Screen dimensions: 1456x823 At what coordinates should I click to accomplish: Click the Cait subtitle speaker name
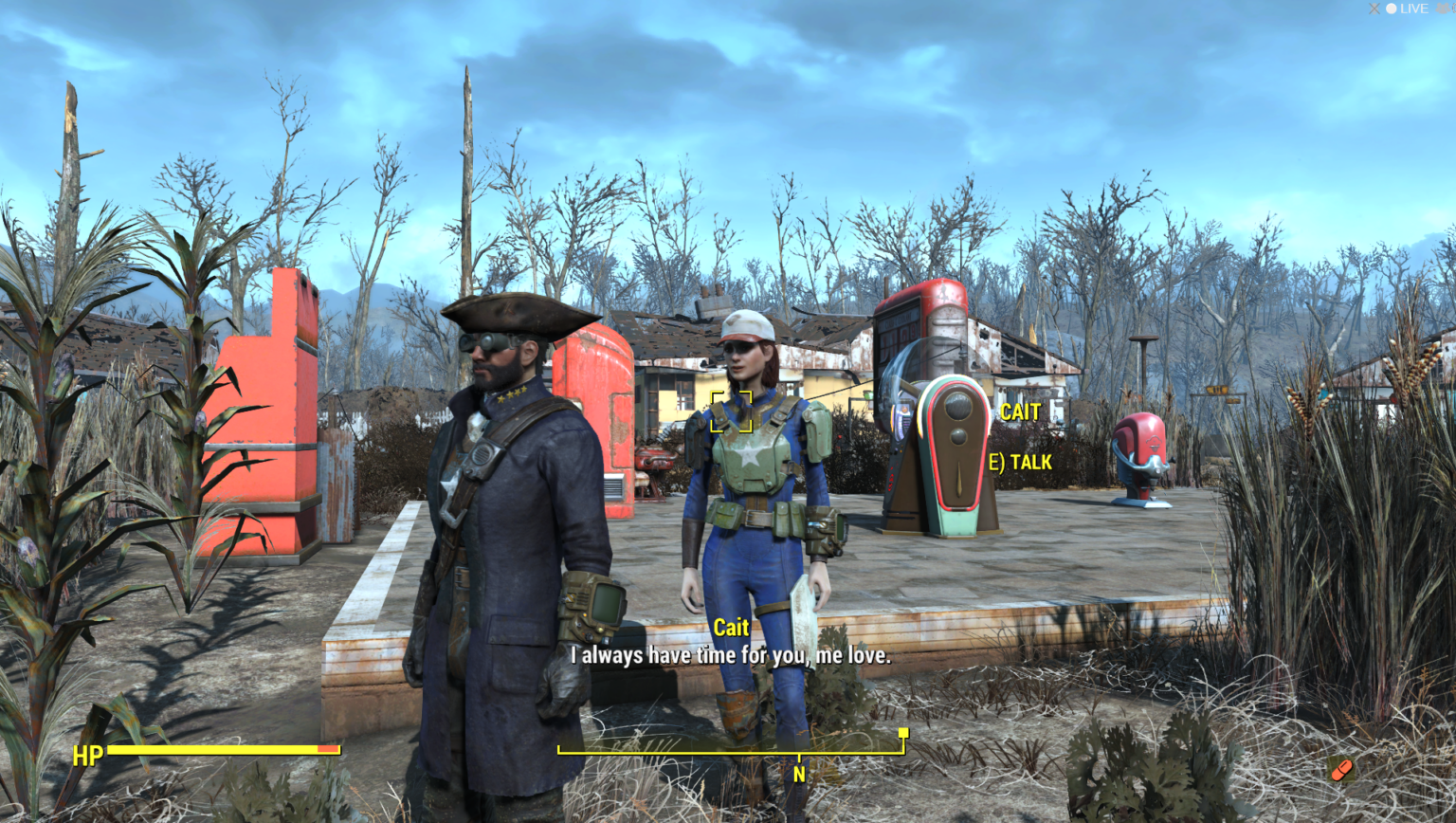pos(730,628)
